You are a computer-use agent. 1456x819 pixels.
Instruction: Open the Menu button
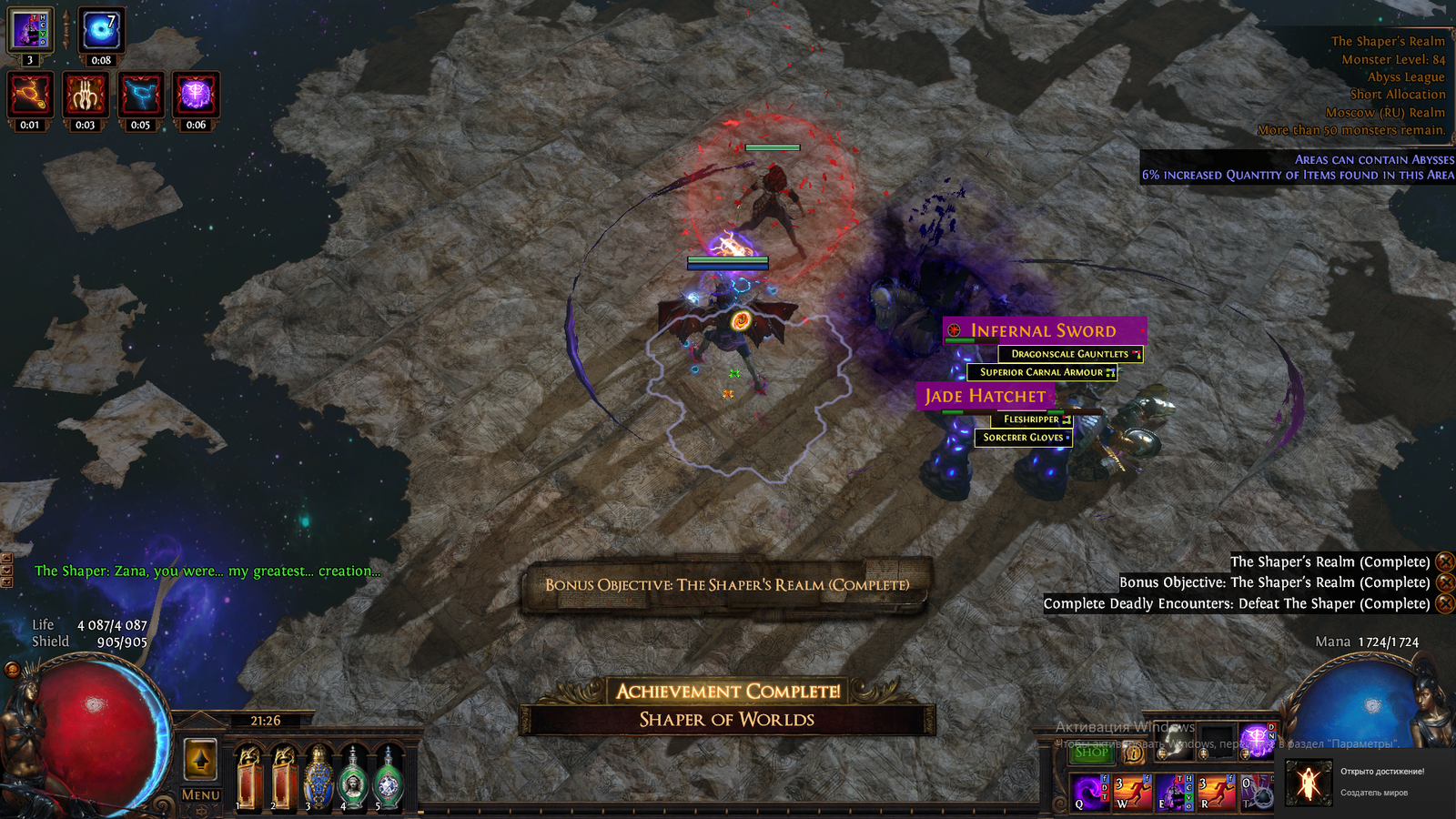[200, 794]
